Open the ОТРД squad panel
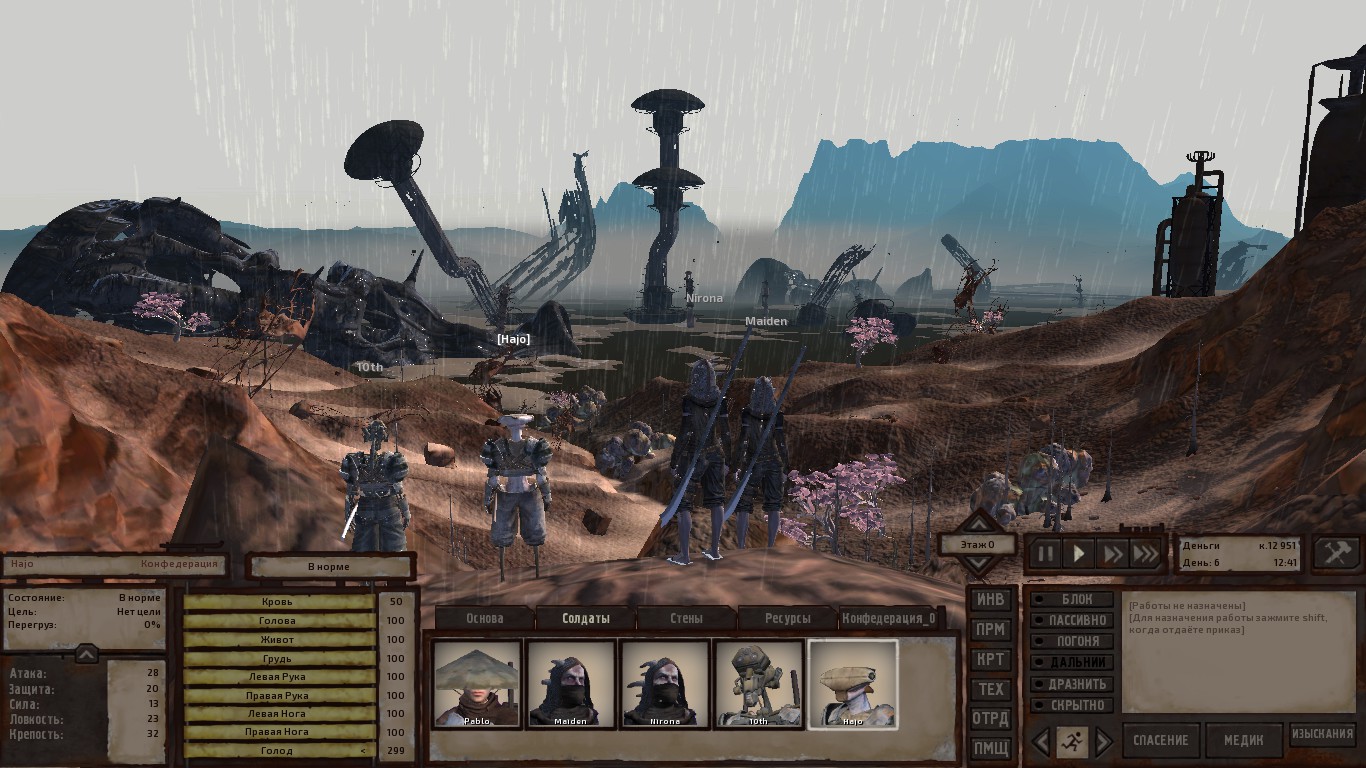Viewport: 1366px width, 768px height. coord(993,719)
